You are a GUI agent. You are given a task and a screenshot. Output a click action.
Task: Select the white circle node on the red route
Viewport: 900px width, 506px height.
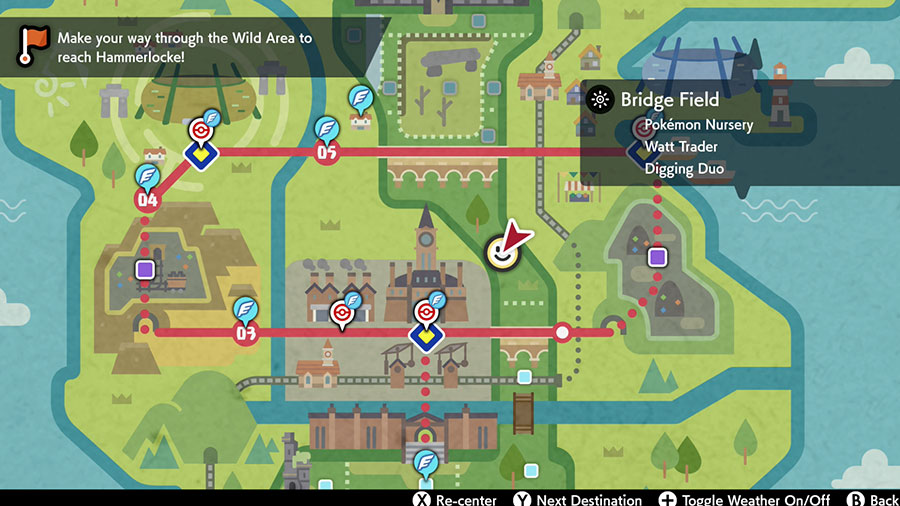click(x=563, y=332)
